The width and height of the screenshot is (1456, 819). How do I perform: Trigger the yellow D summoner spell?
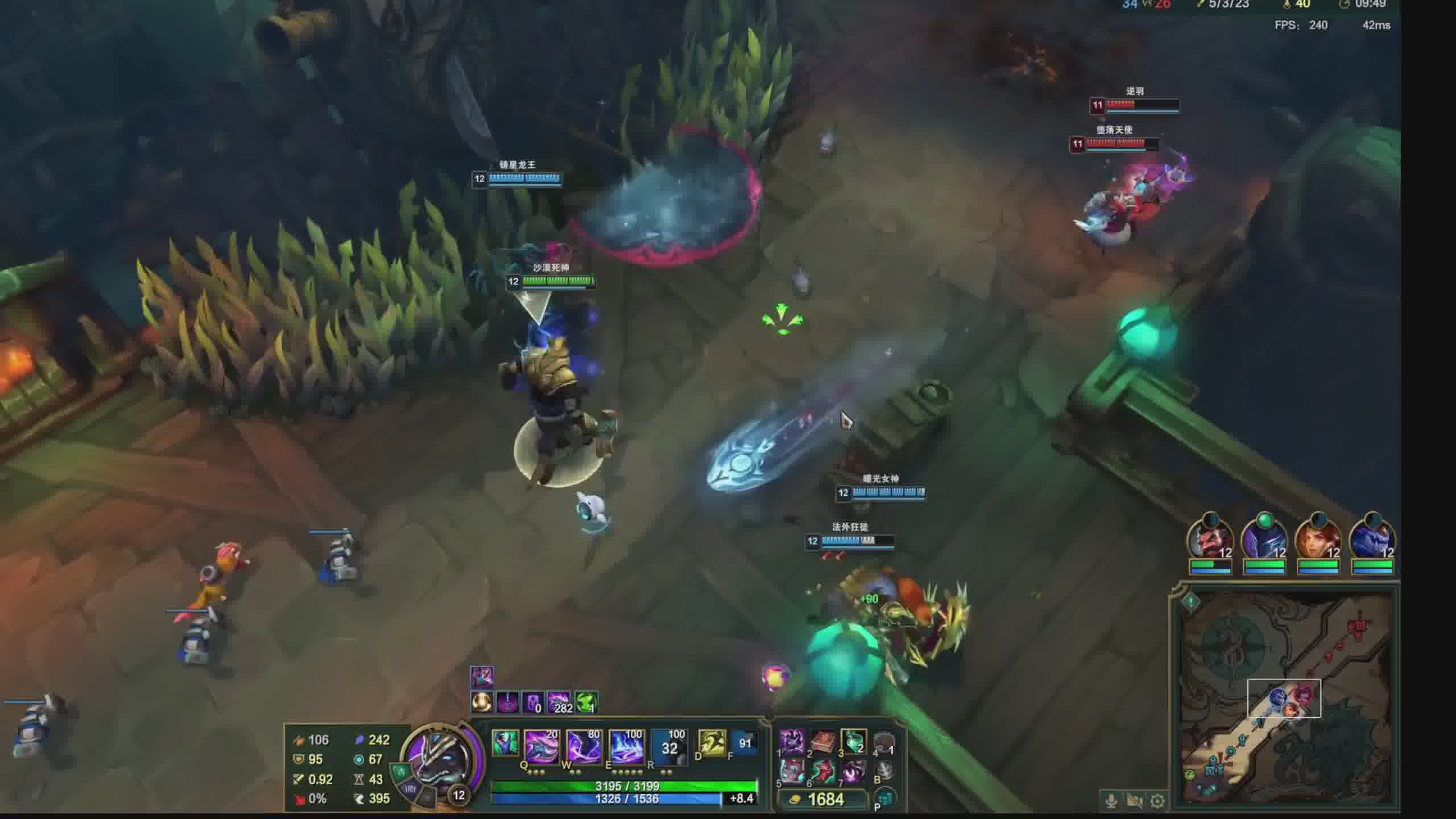point(712,743)
